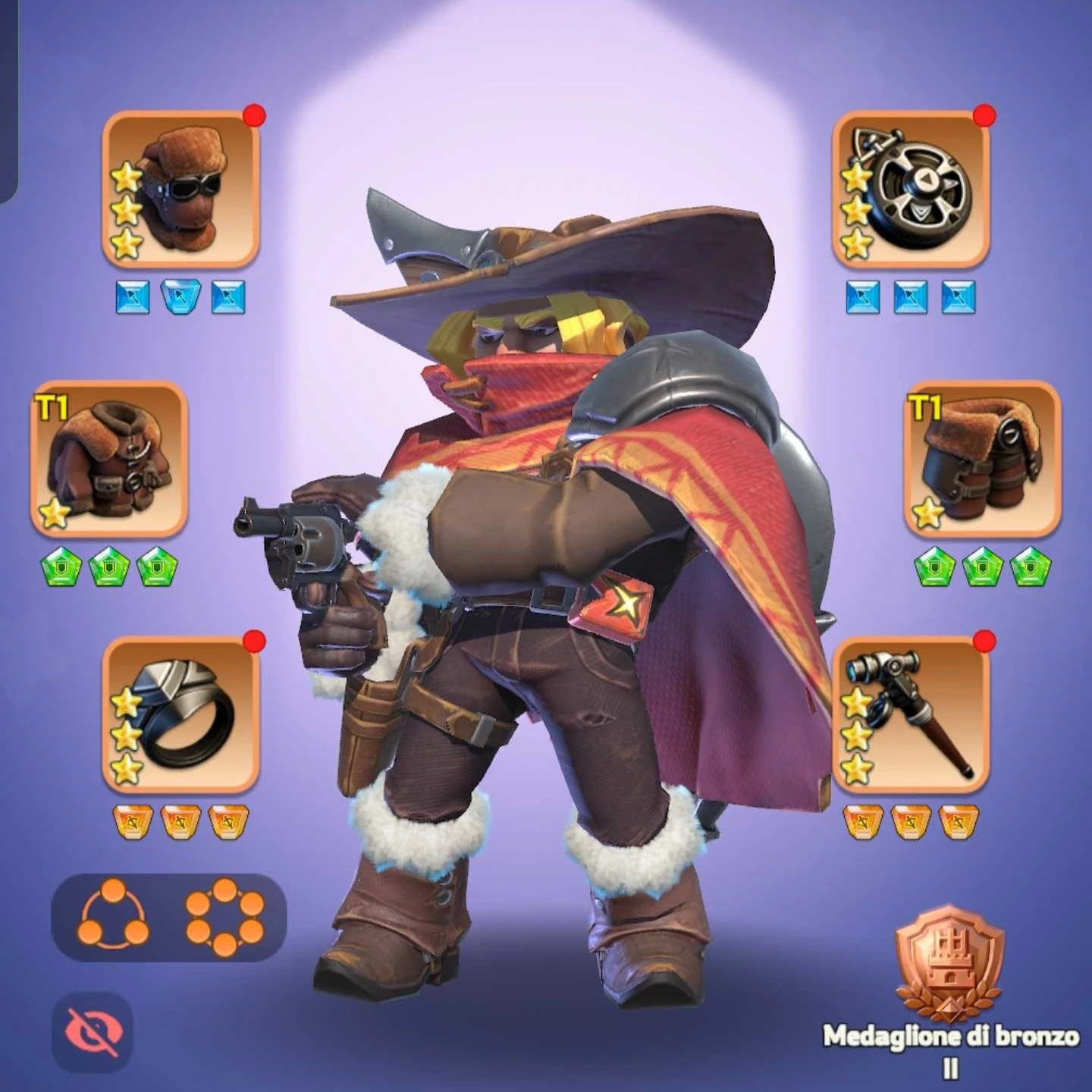This screenshot has height=1092, width=1092.
Task: Open the fur-collared jacket equipment slot
Action: 109,459
